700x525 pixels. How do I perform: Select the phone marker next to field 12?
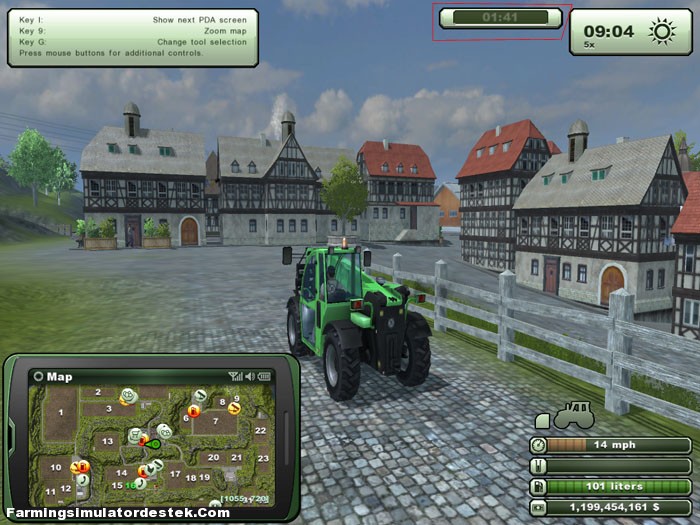(82, 481)
